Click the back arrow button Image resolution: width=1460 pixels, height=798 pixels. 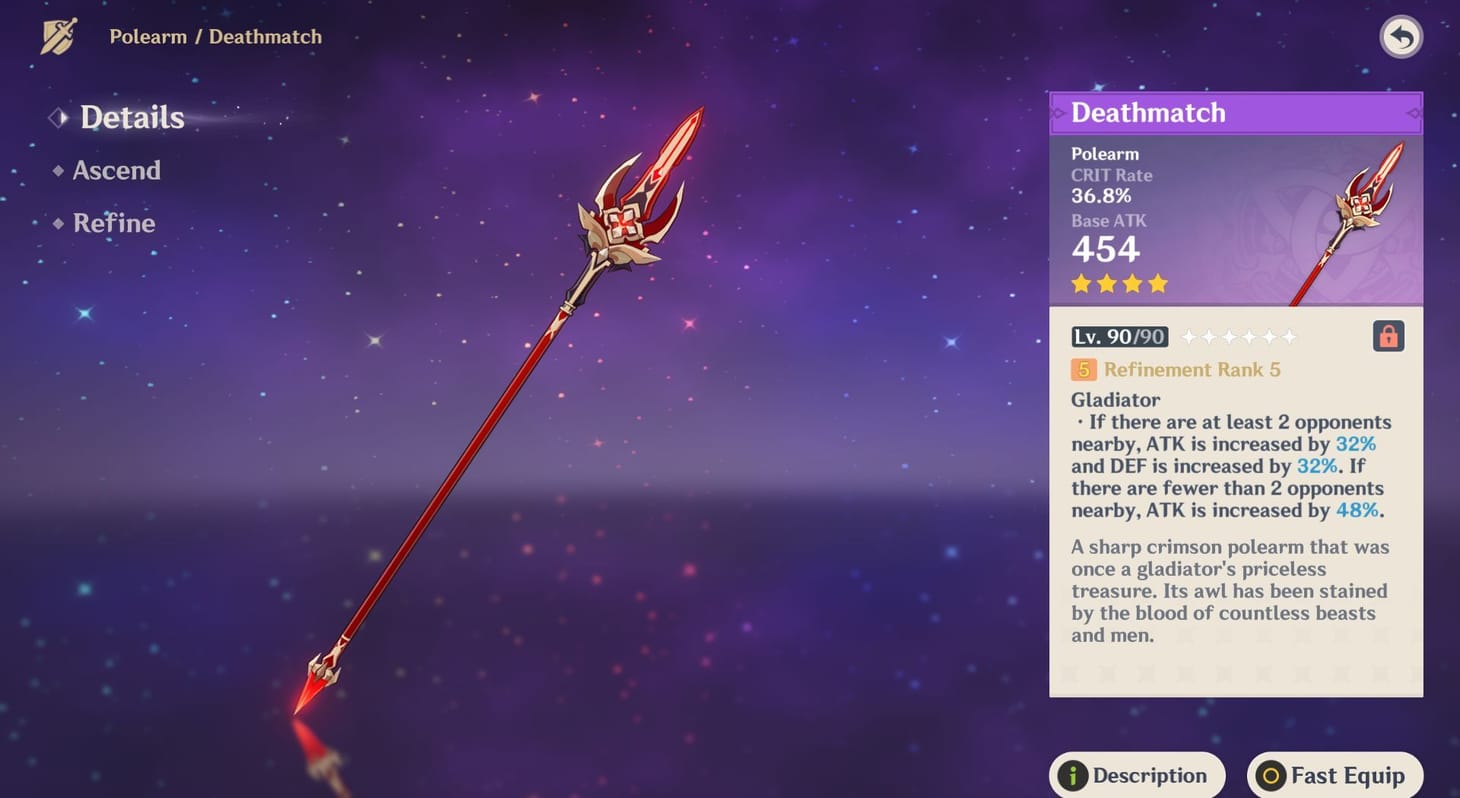[1401, 38]
